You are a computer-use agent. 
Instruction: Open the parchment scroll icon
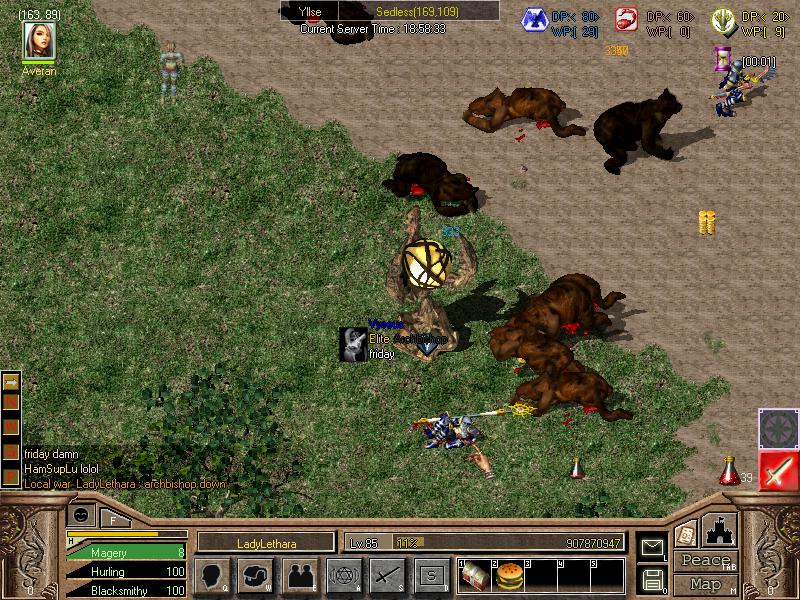coord(686,533)
